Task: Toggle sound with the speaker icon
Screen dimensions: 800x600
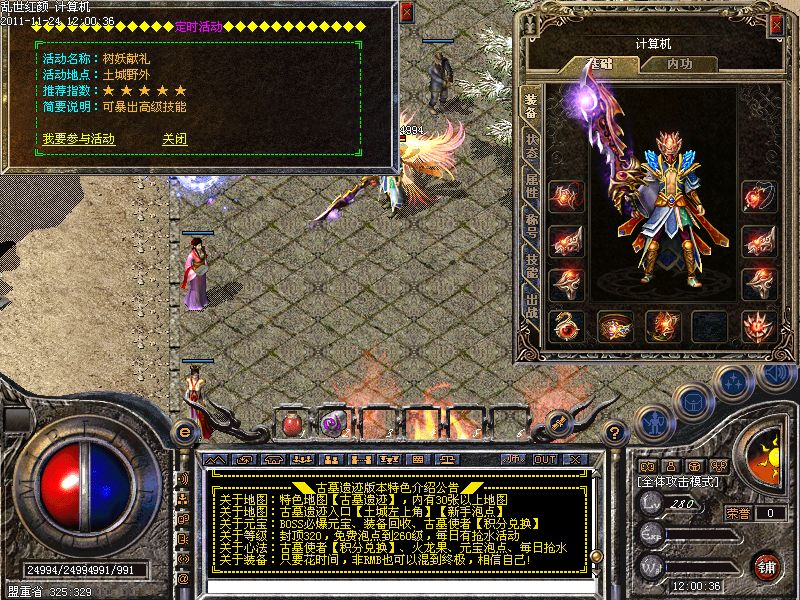Action: pyautogui.click(x=773, y=376)
